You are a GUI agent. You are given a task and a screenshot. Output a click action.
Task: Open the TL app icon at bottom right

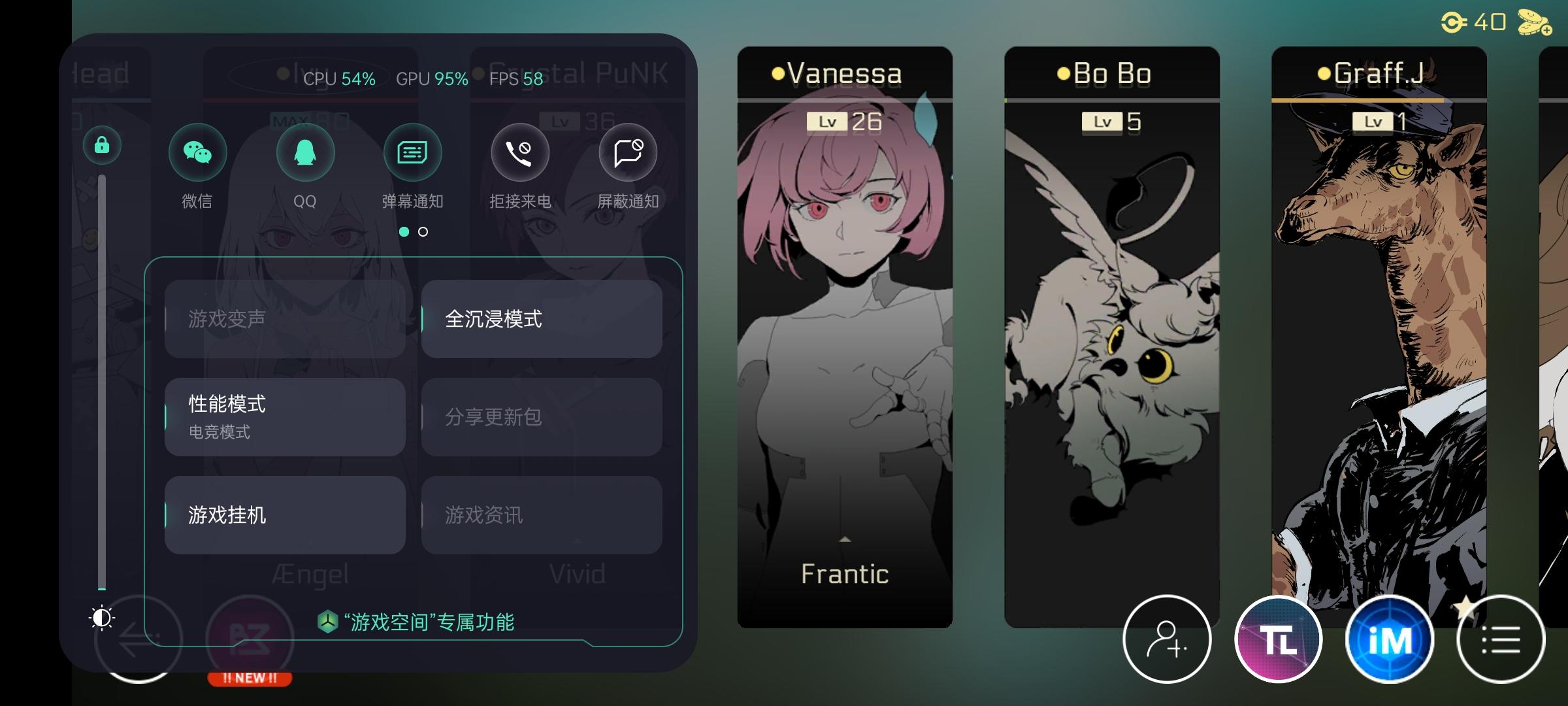click(x=1278, y=639)
